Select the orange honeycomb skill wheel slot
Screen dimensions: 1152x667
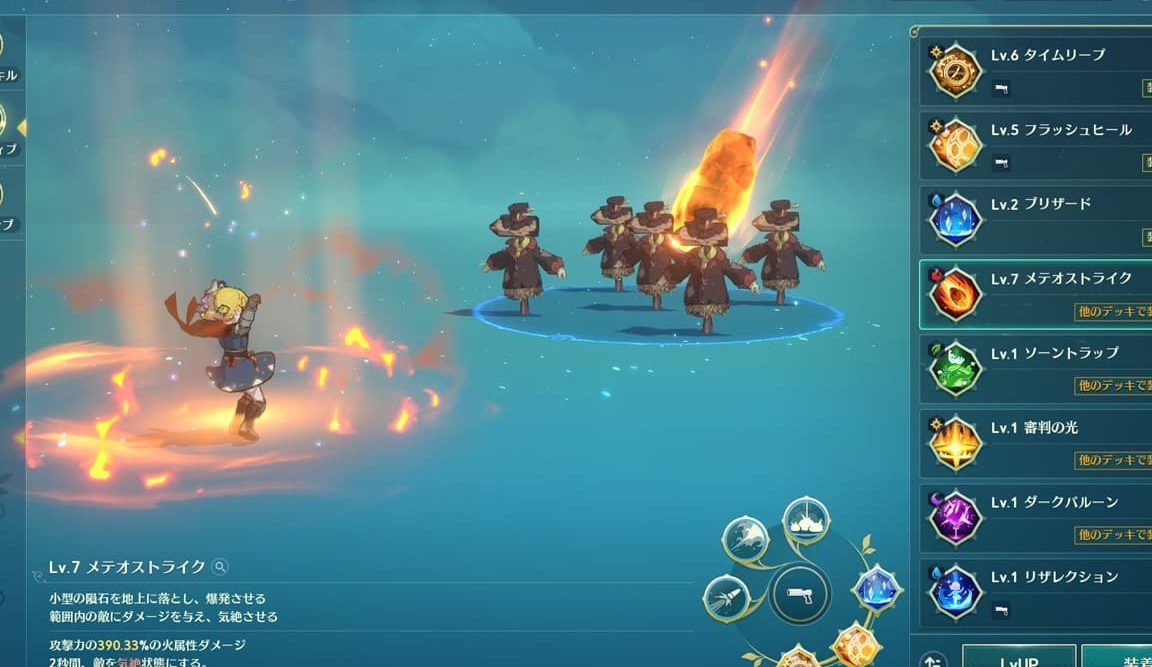pyautogui.click(x=853, y=643)
